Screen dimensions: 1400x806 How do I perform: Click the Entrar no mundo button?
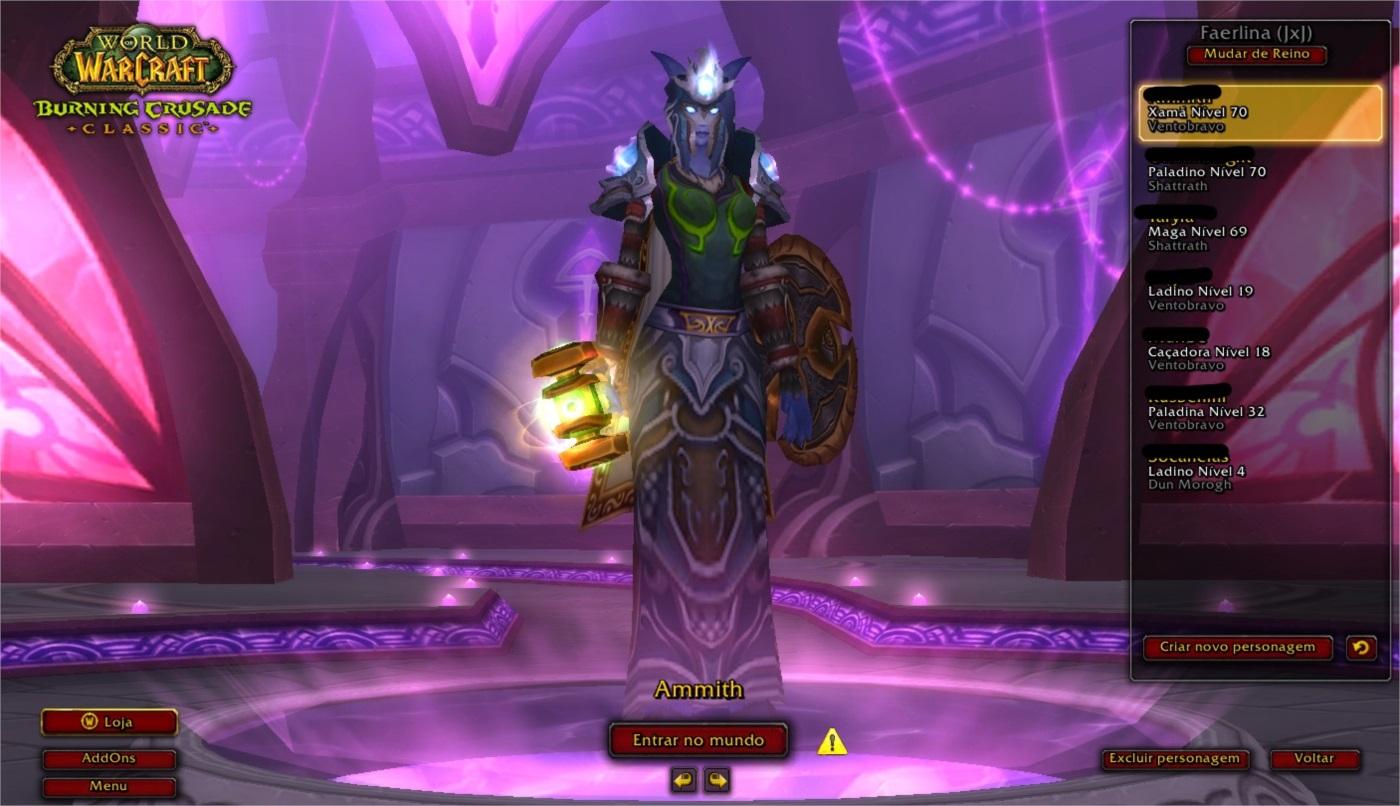[698, 741]
